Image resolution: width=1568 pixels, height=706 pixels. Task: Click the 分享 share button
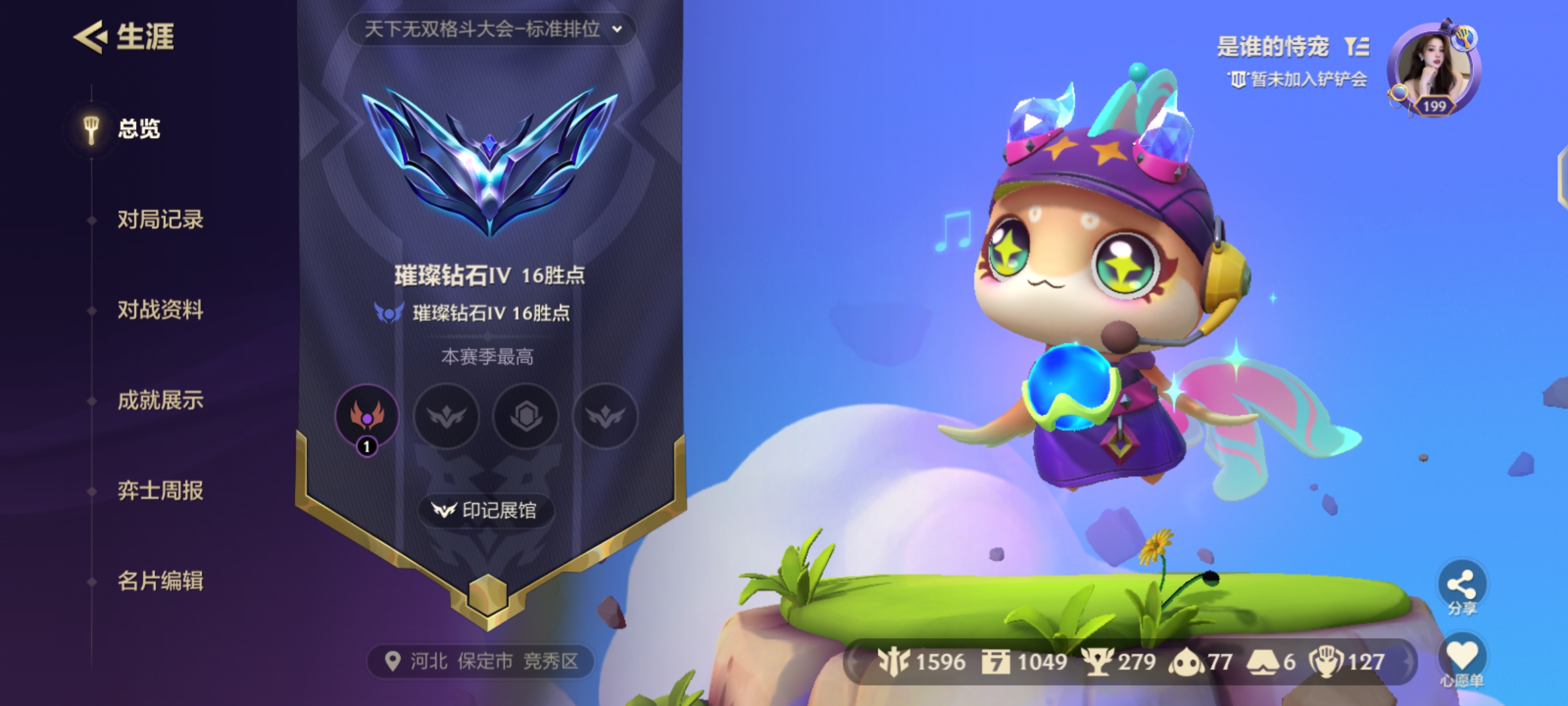1462,586
